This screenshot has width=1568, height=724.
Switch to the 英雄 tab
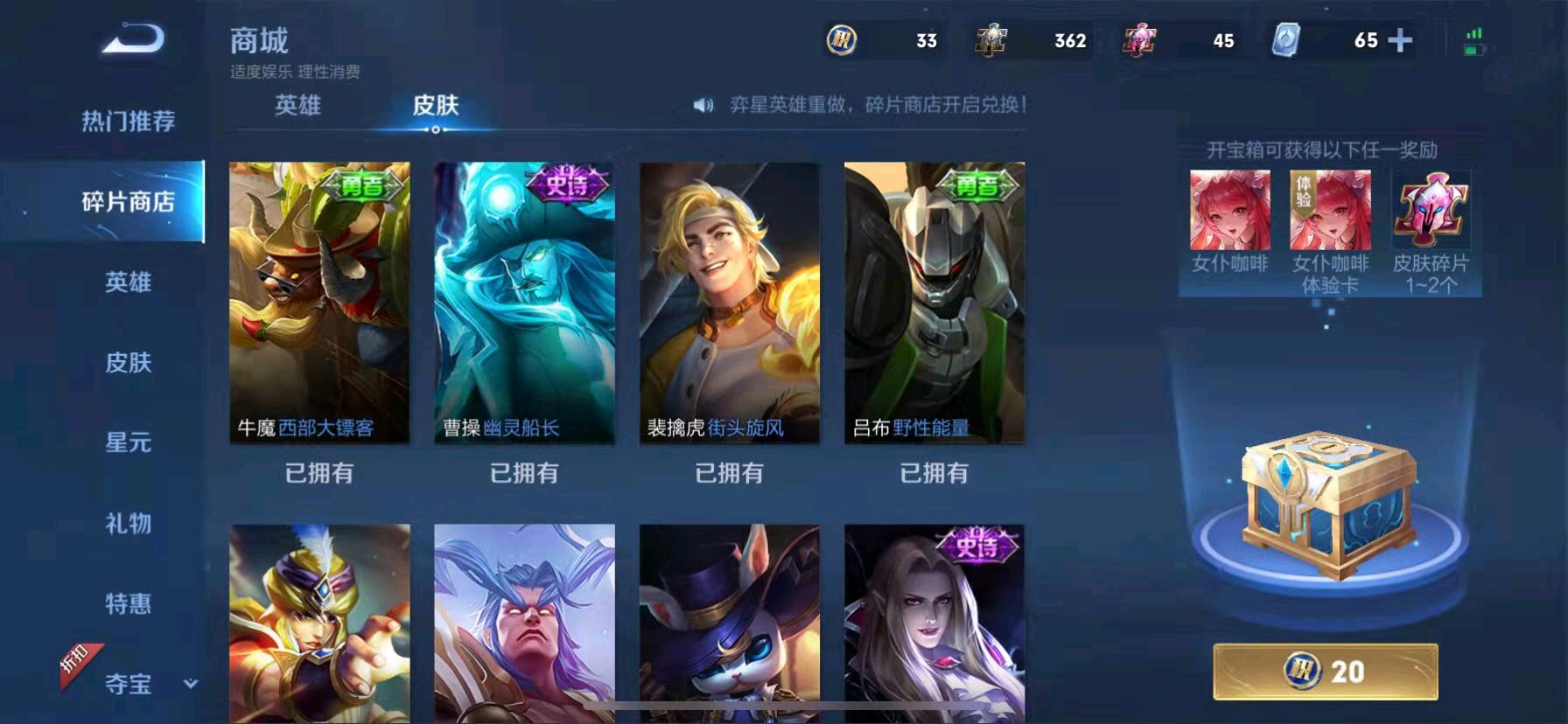pyautogui.click(x=298, y=106)
